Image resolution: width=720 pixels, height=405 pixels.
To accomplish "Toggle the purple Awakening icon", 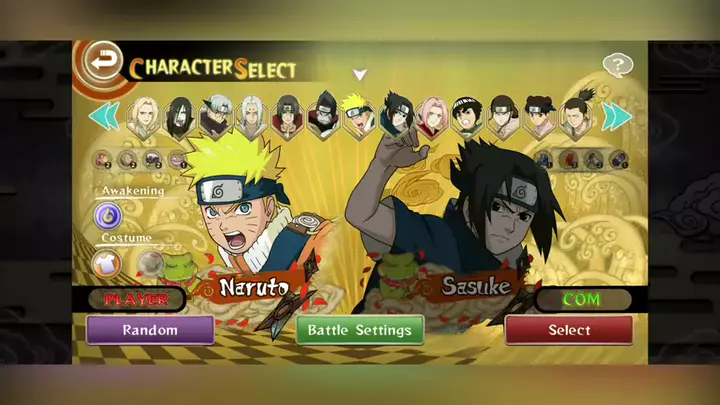I will (109, 214).
